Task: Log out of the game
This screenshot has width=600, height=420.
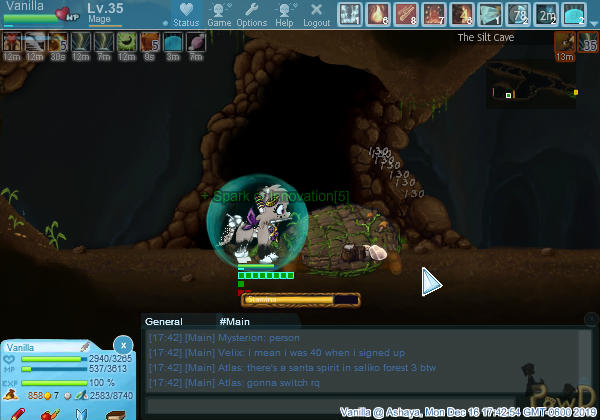Action: pyautogui.click(x=316, y=14)
